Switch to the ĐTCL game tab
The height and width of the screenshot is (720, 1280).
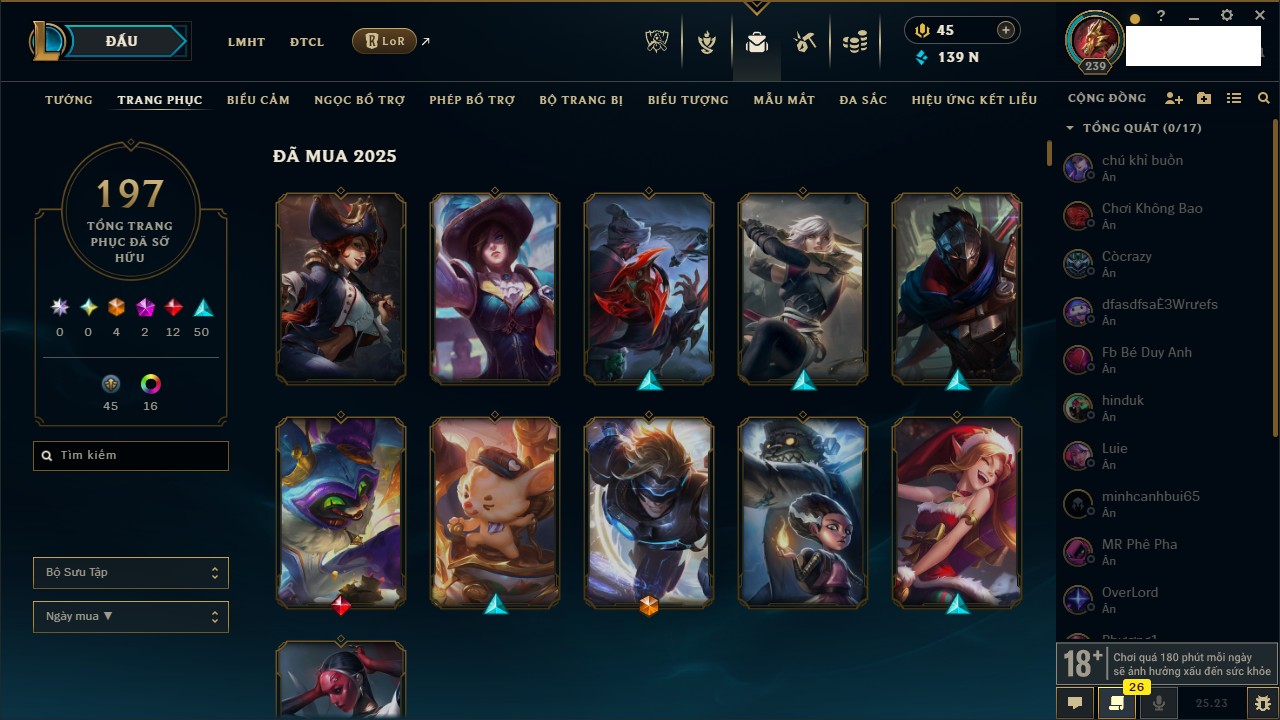307,42
